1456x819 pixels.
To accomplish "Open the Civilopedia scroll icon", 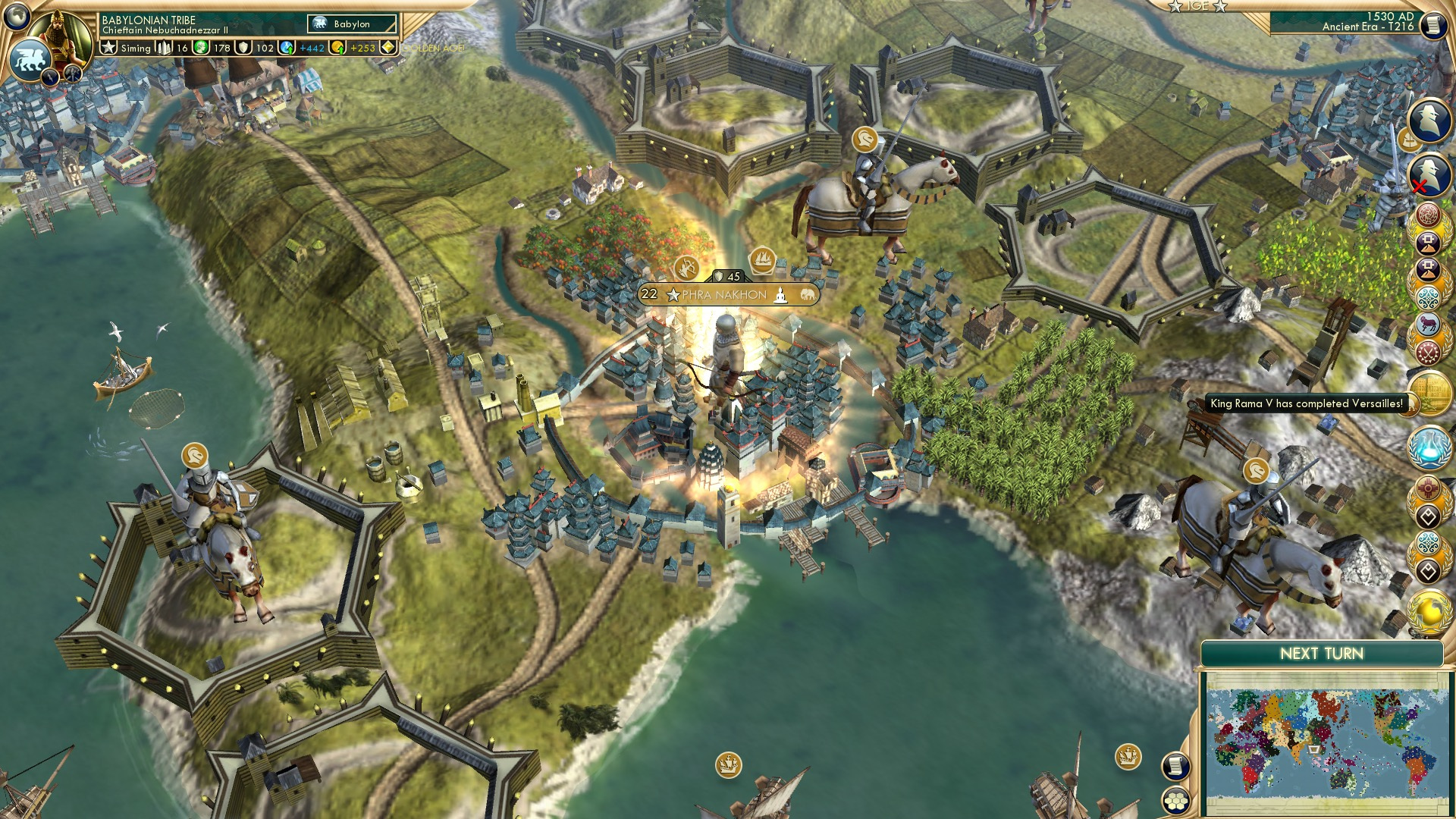I will point(1436,24).
